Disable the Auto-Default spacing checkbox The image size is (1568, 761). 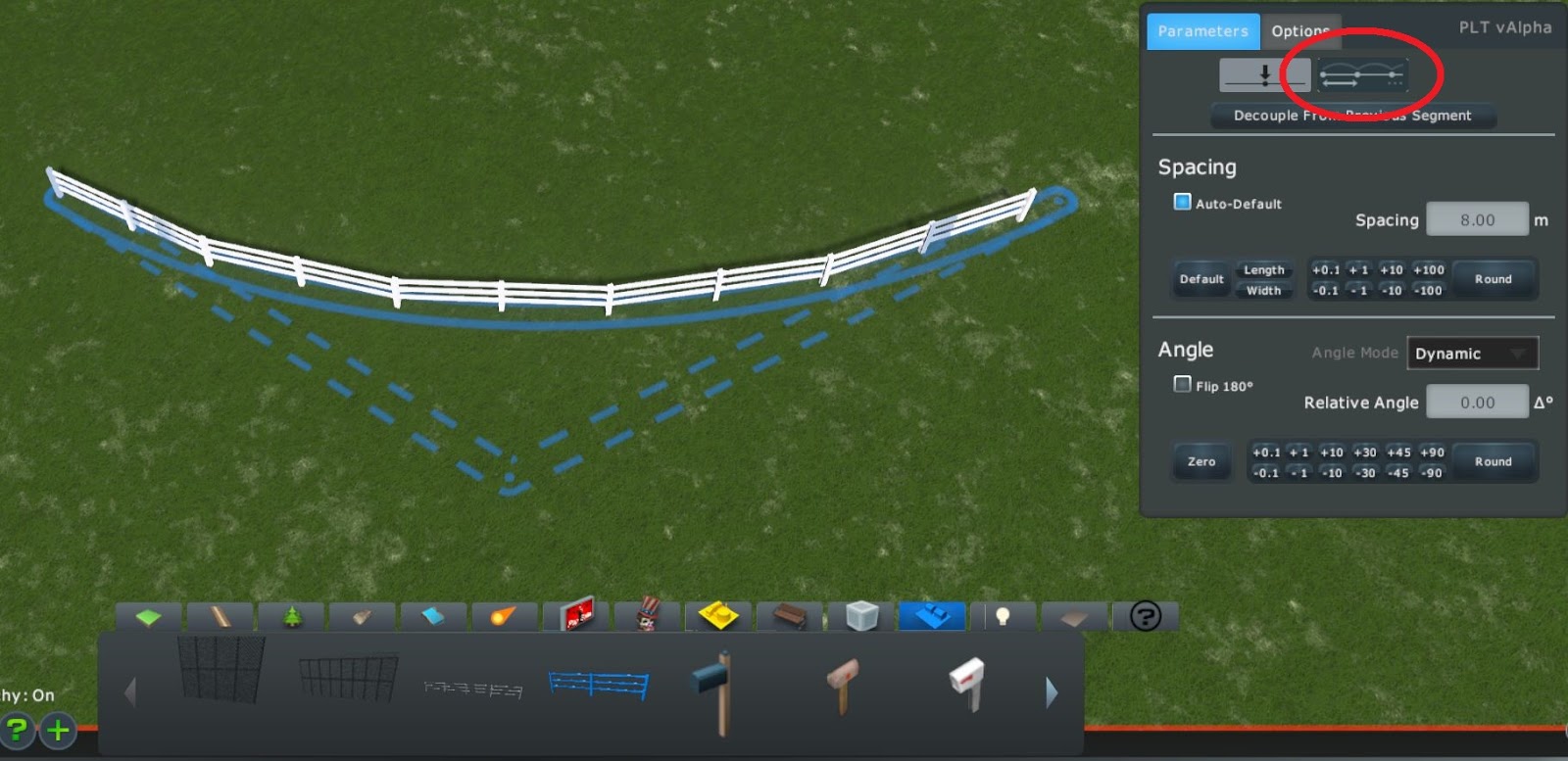pos(1182,202)
